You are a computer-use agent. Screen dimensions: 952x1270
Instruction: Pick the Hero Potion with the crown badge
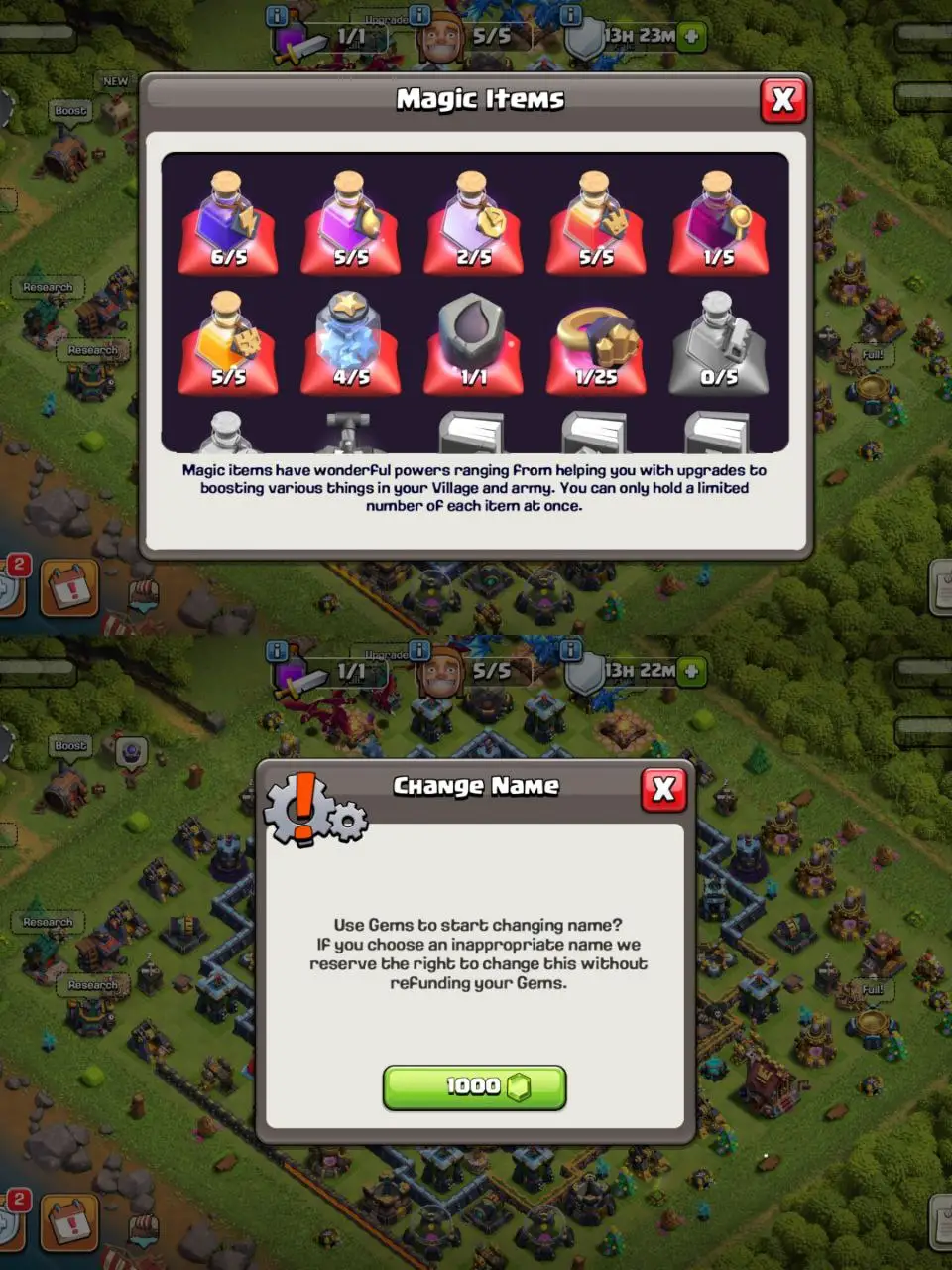tap(596, 223)
